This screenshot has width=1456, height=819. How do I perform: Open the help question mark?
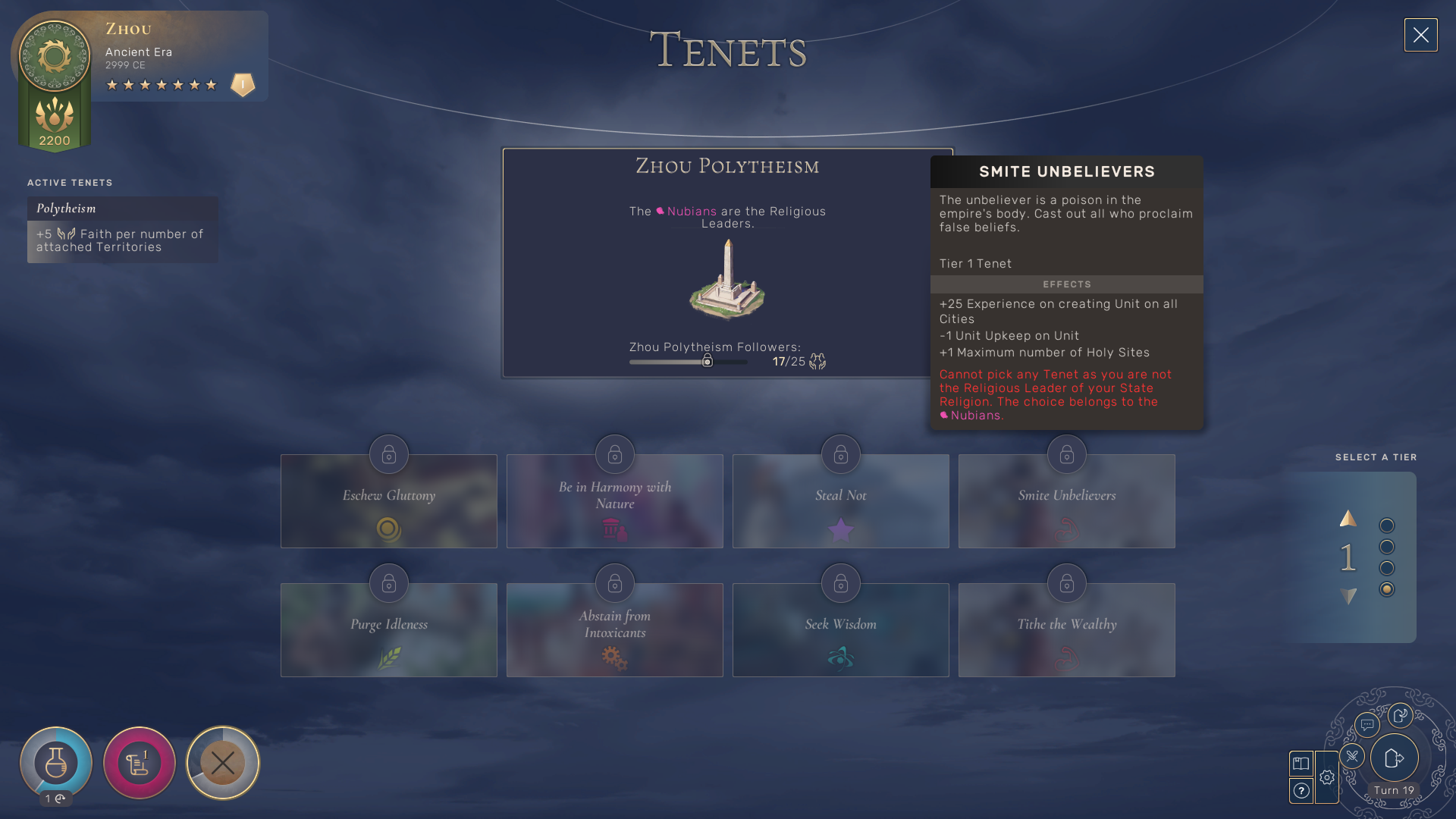1301,791
